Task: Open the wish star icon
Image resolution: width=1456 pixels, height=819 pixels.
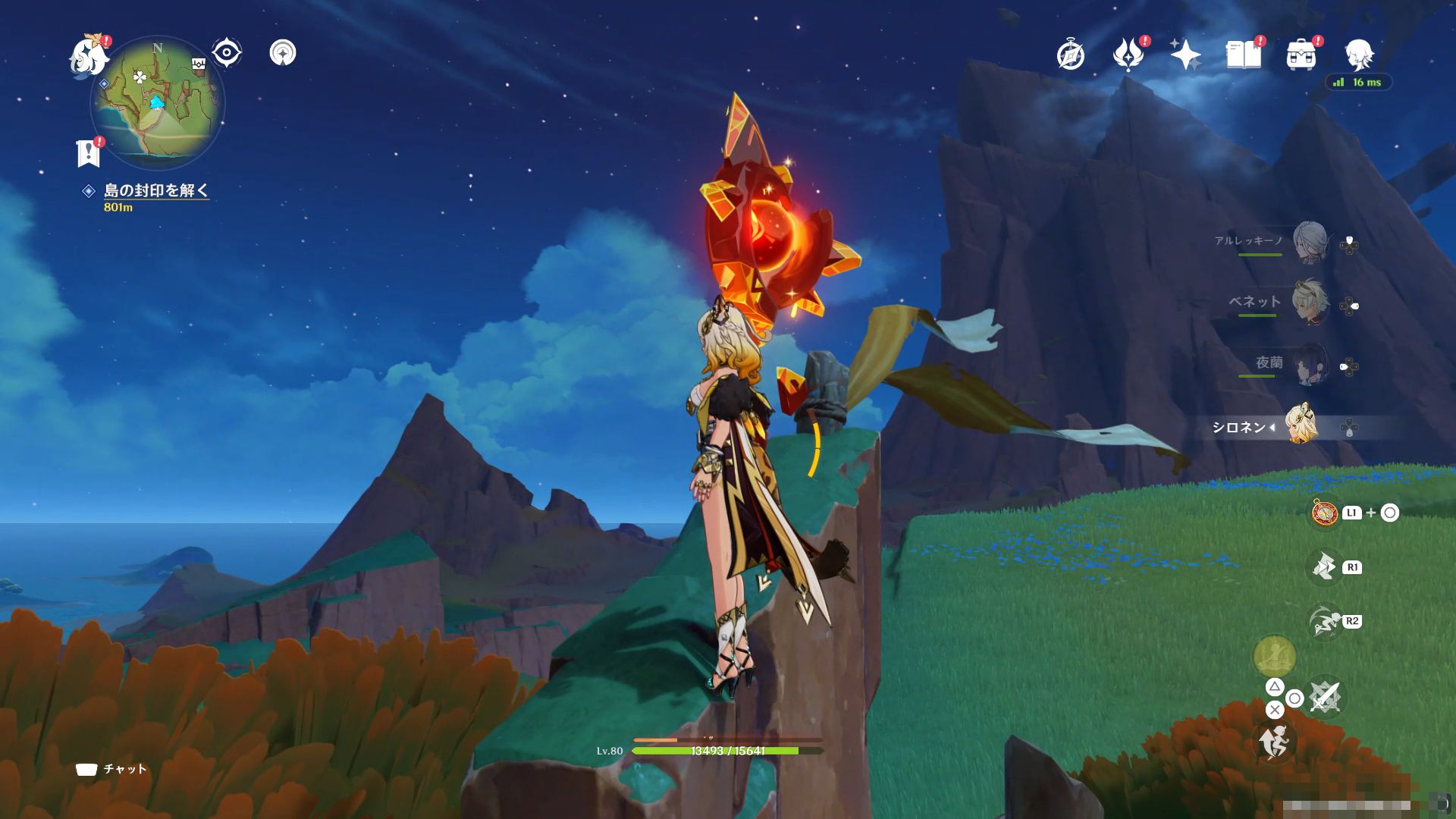Action: [1185, 55]
